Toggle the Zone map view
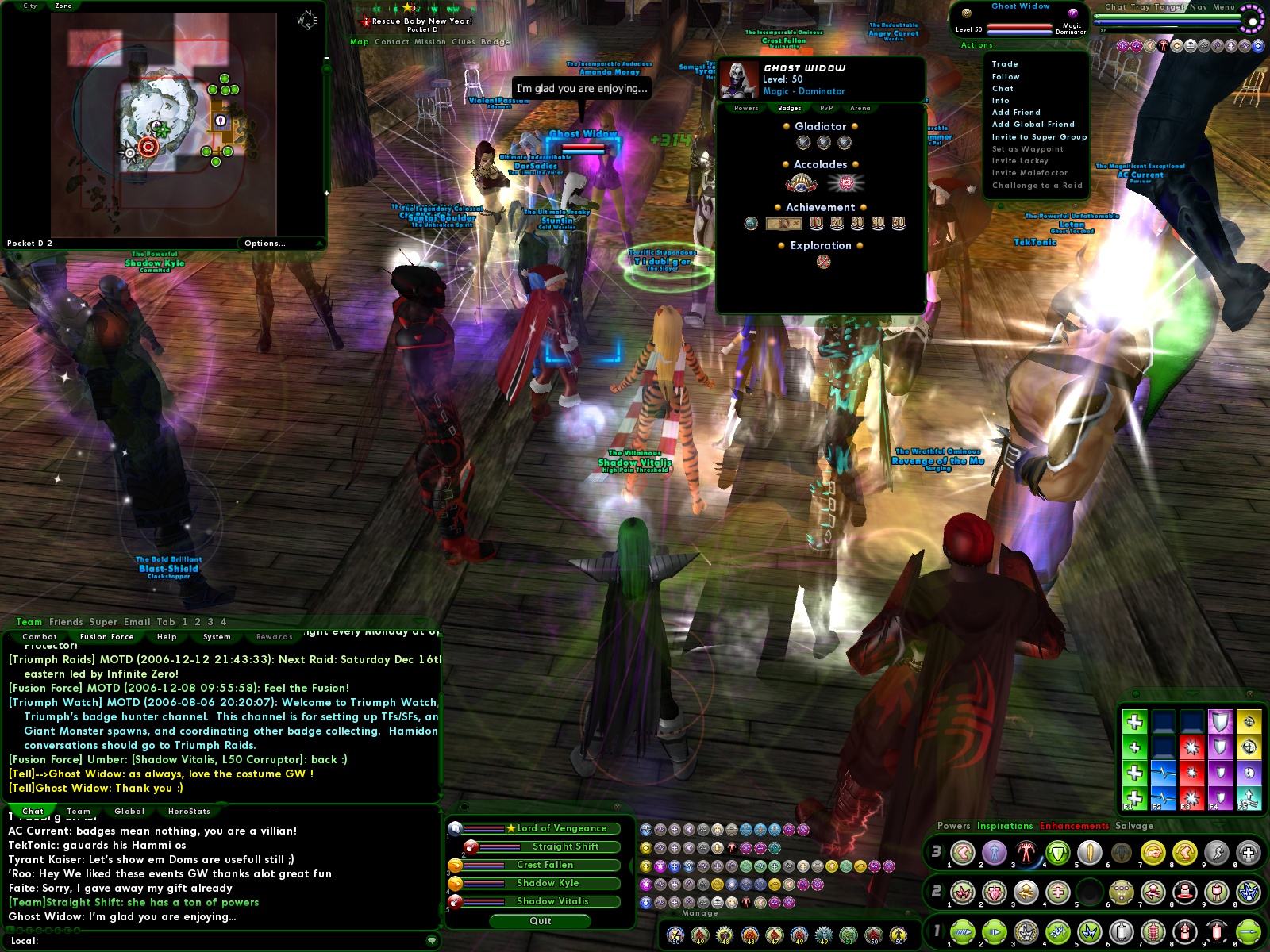The image size is (1270, 952). (x=62, y=6)
